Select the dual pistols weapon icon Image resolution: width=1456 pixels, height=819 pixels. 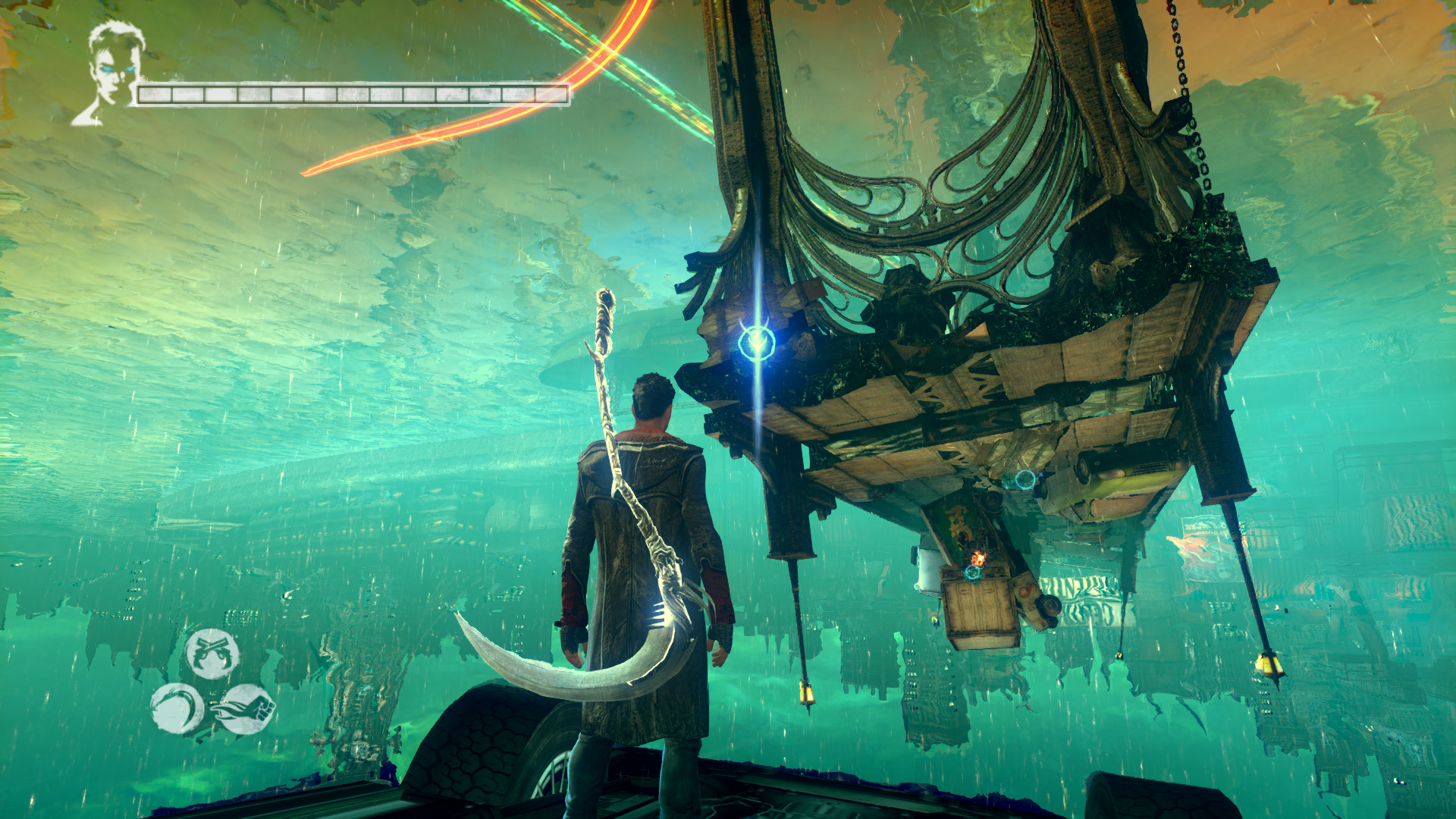(x=213, y=653)
